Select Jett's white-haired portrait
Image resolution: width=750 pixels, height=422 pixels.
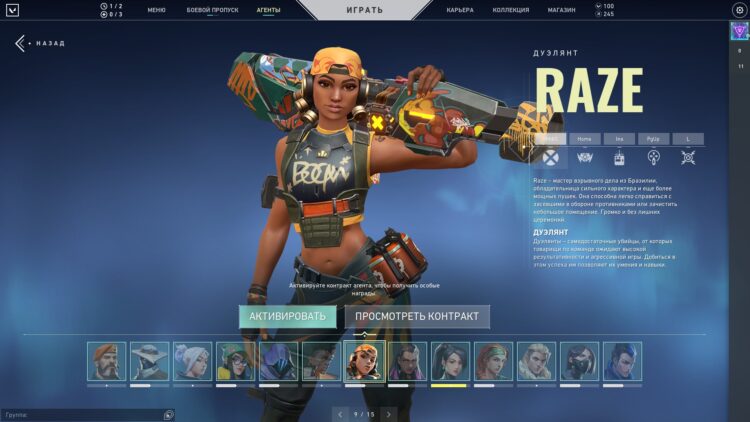(192, 361)
